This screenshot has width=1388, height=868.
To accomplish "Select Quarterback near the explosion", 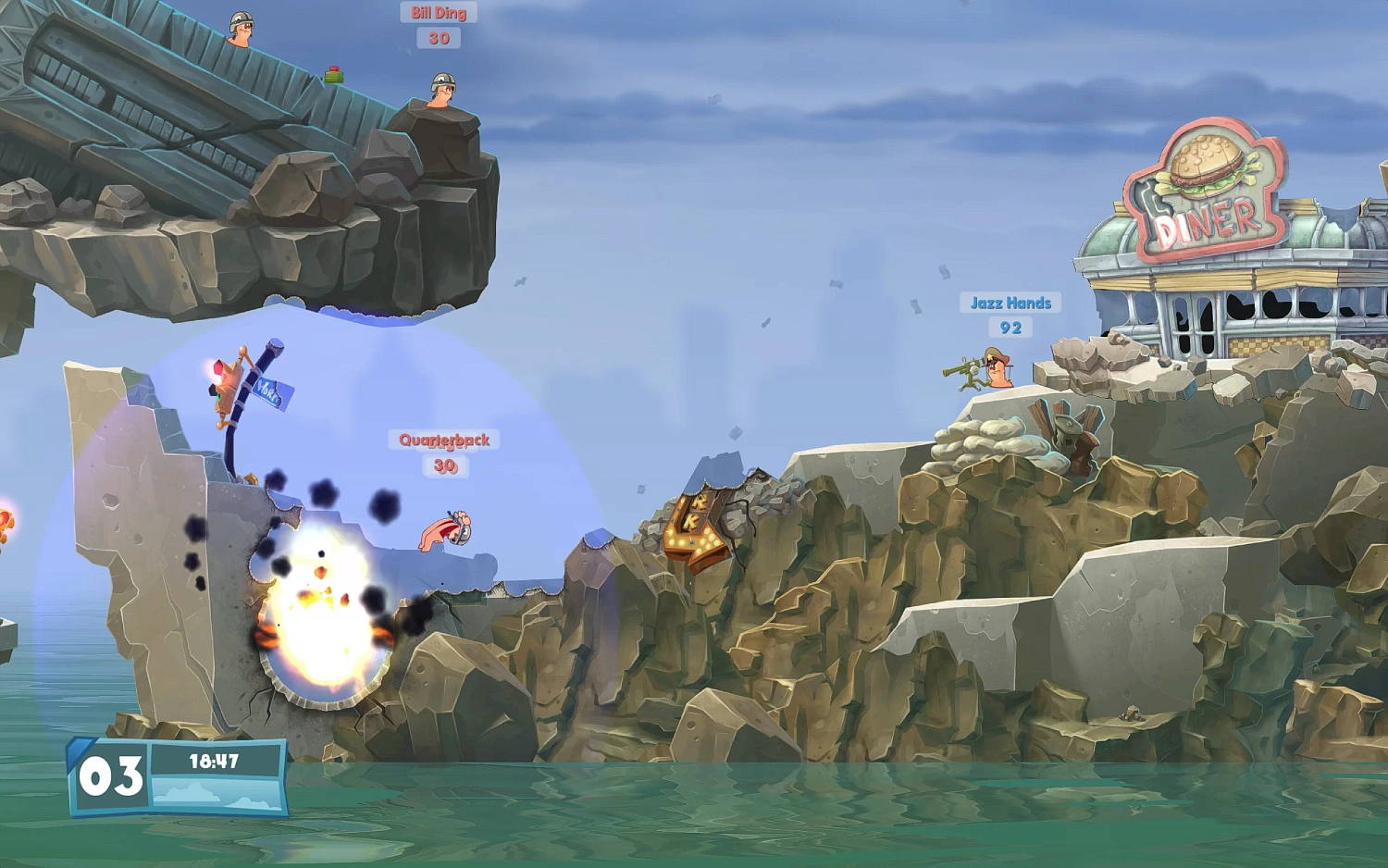I will [x=448, y=529].
